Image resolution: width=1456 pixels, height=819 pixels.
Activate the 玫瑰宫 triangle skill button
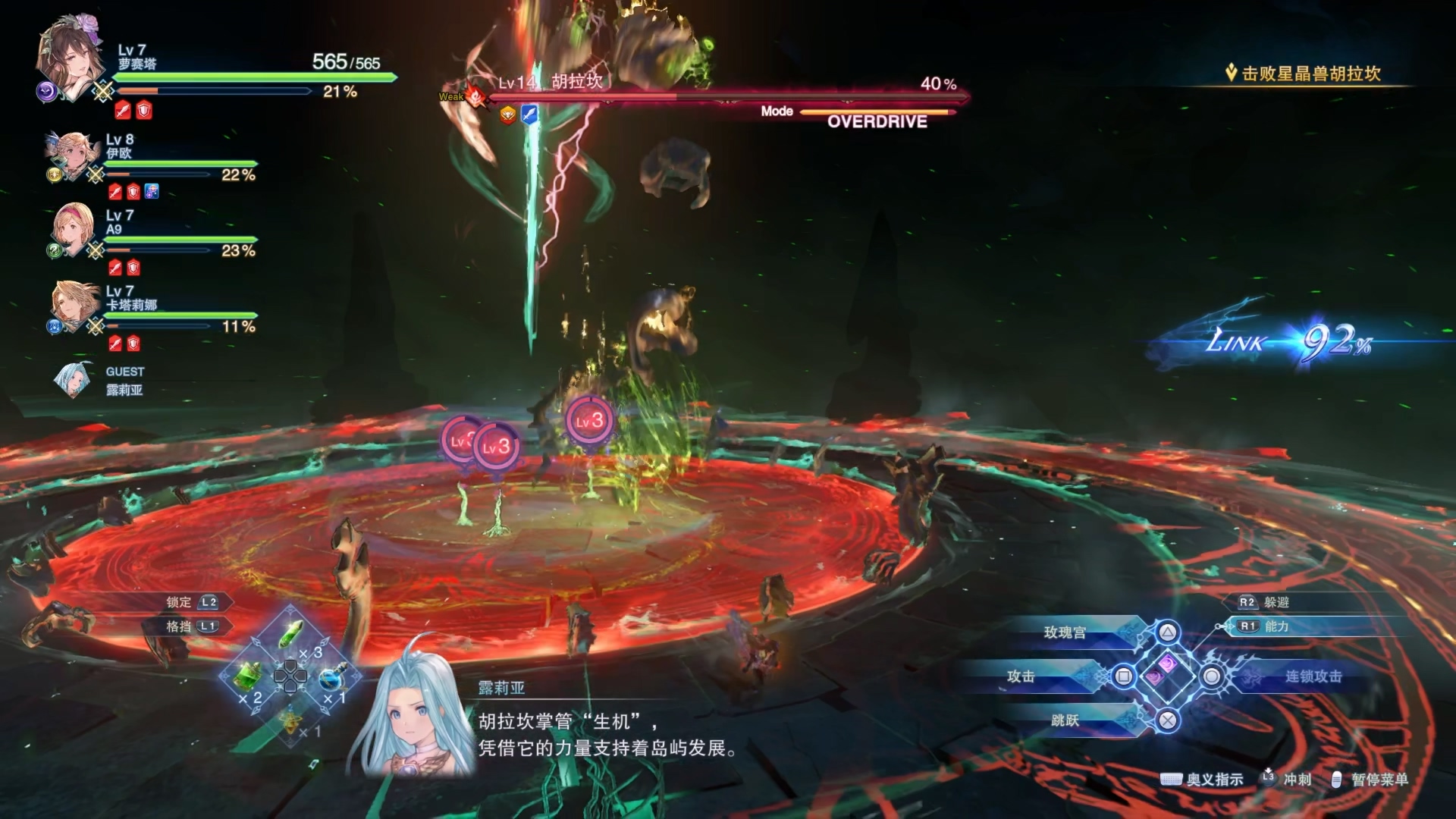pos(1065,632)
